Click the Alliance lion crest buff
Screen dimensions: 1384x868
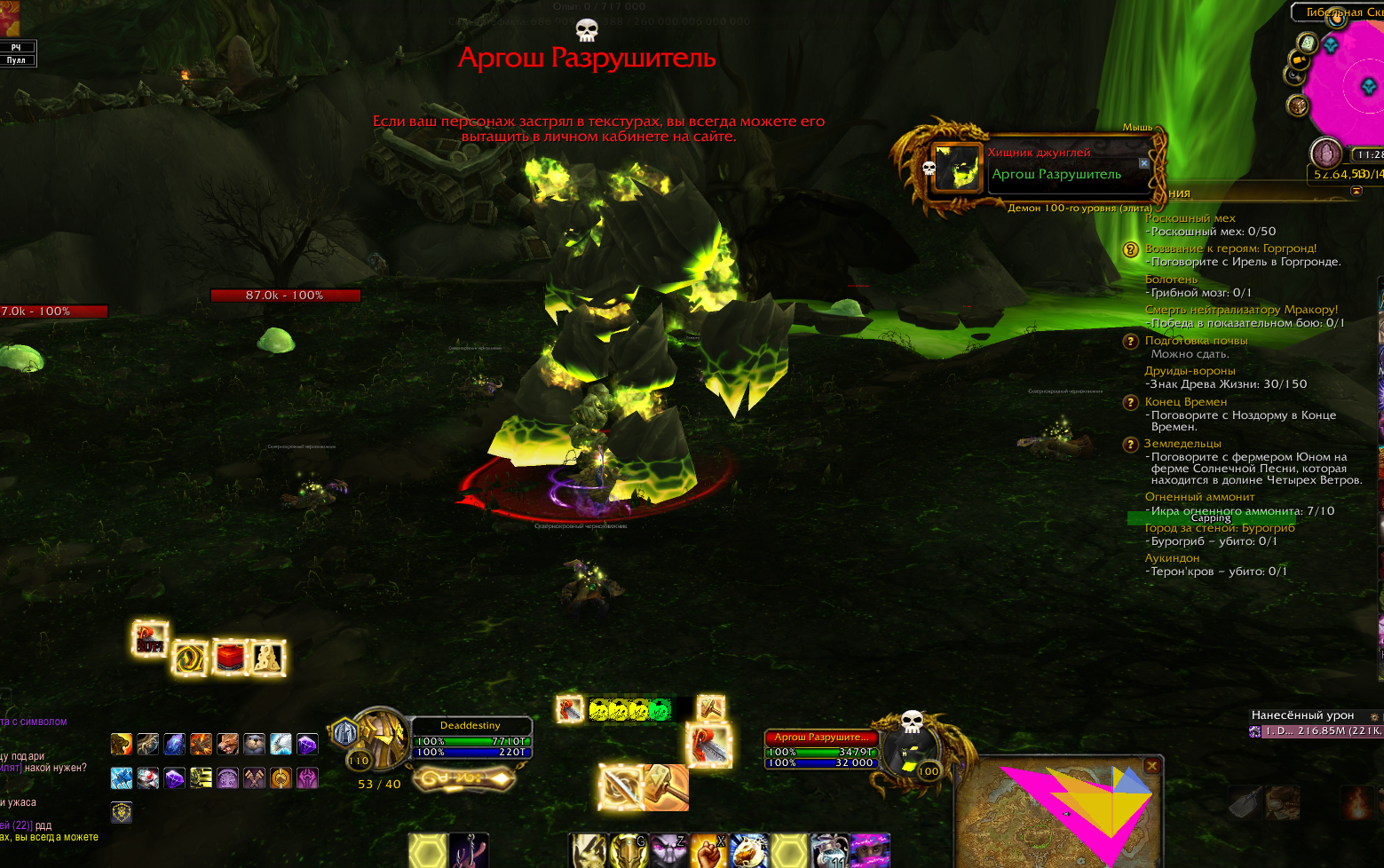pyautogui.click(x=122, y=811)
